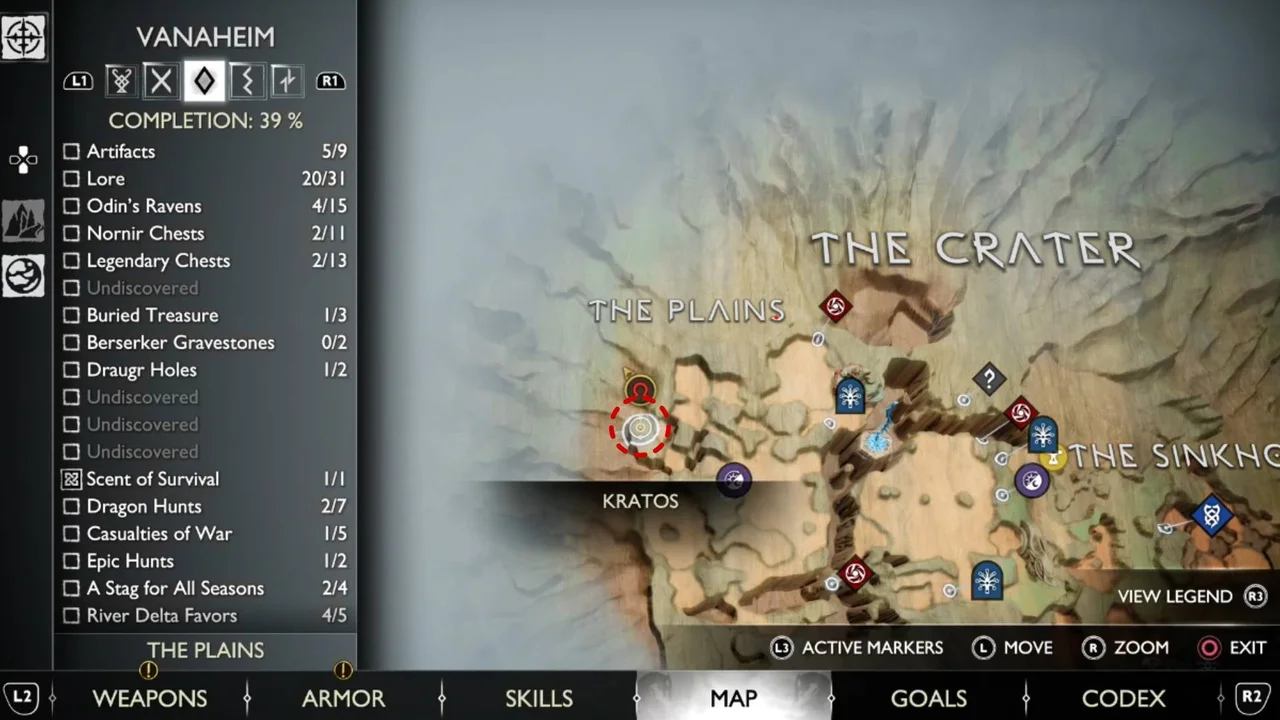Open the WEAPONS tab

tap(150, 698)
